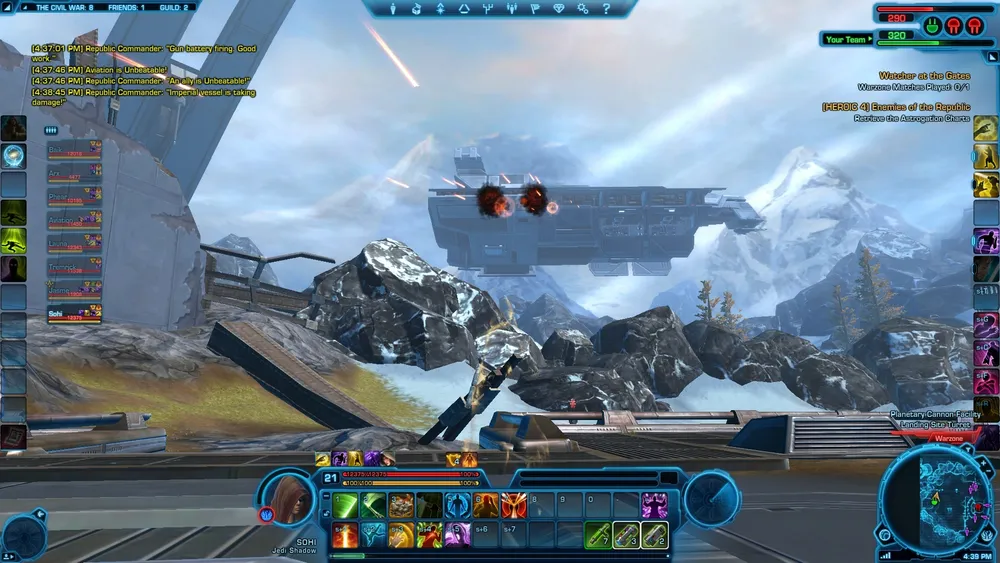Open the Cartel Market gem icon
1000x563 pixels.
point(559,9)
